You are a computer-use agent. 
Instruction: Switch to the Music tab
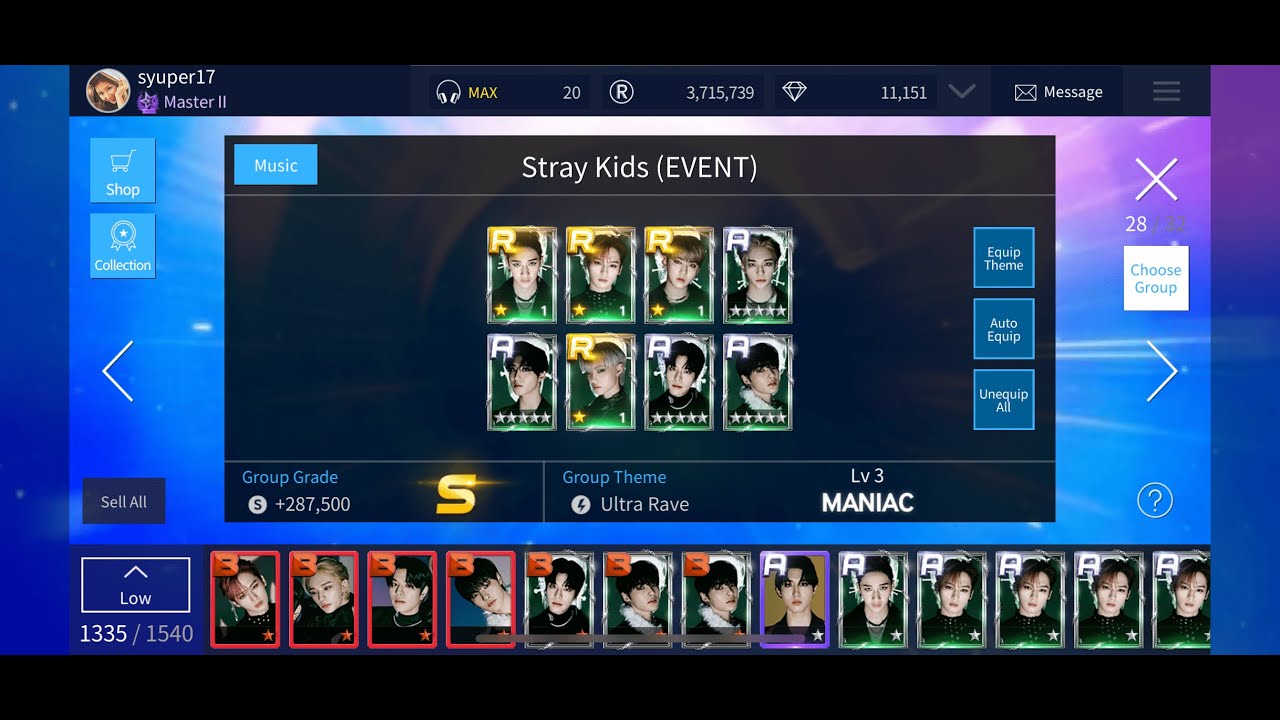tap(274, 164)
